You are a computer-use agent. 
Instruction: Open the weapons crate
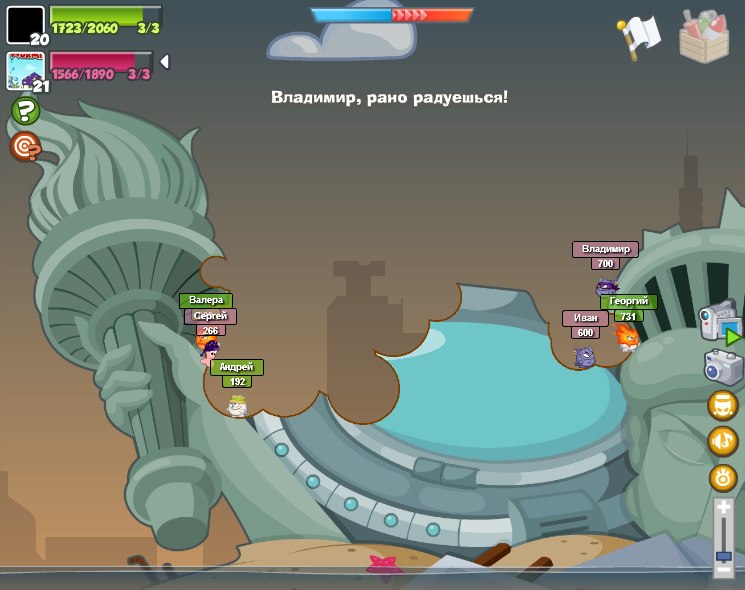click(703, 36)
